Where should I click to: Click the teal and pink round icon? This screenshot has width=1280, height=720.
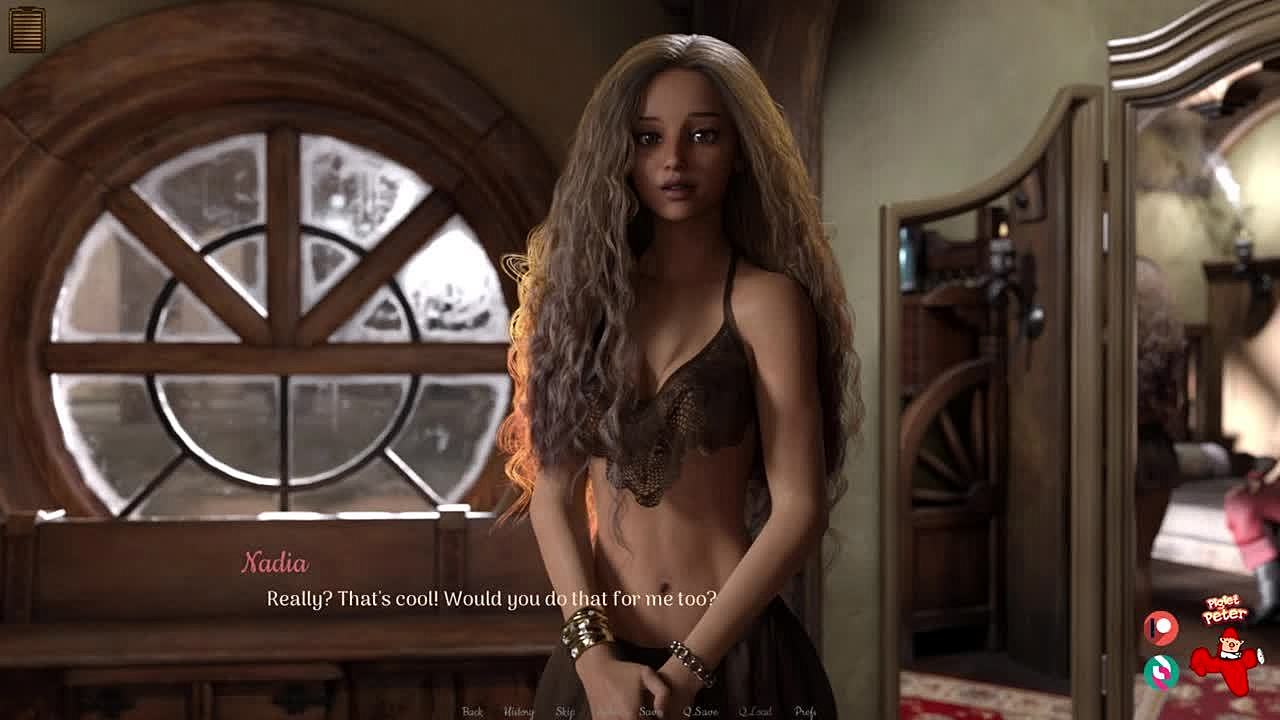1161,671
